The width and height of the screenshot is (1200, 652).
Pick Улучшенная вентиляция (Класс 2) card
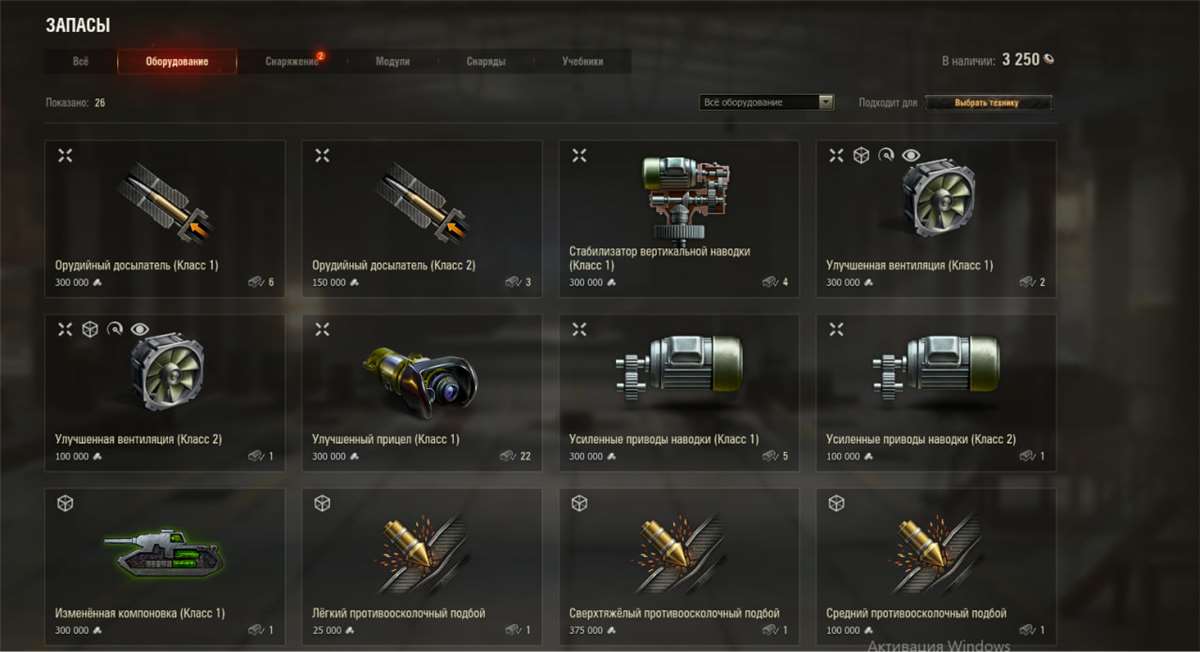click(165, 393)
